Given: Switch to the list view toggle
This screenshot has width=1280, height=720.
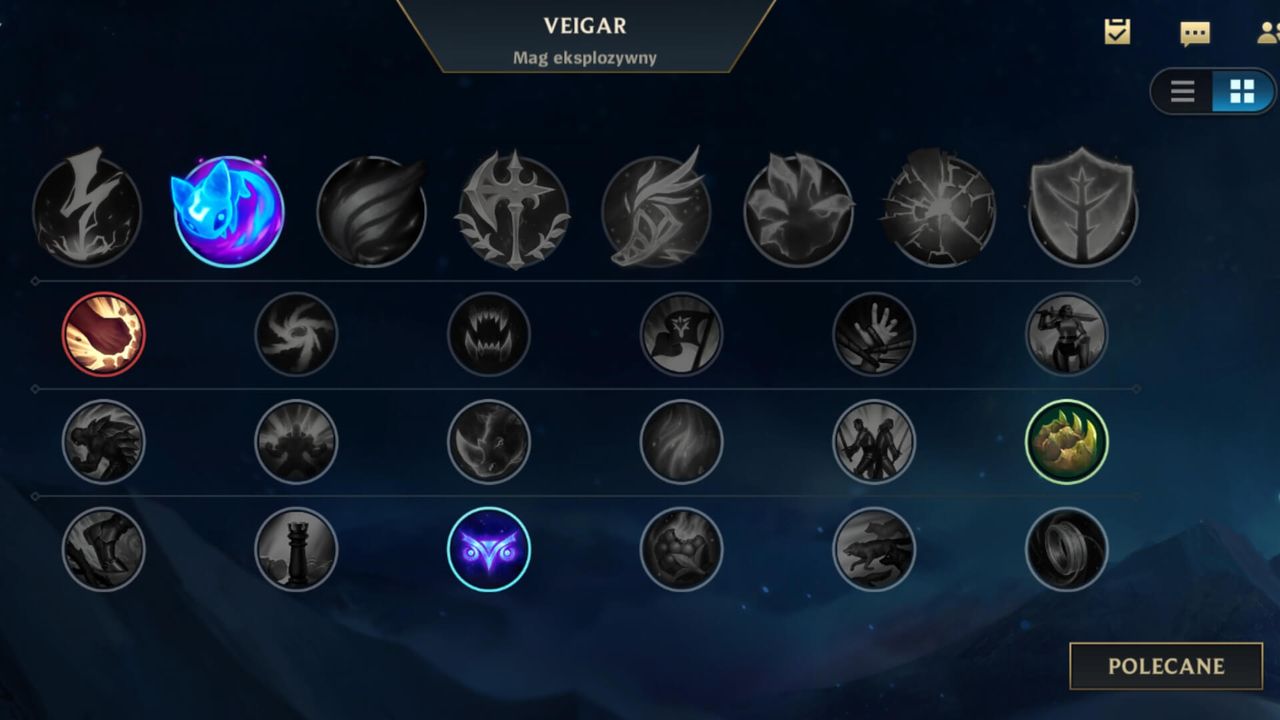Looking at the screenshot, I should click(1183, 92).
